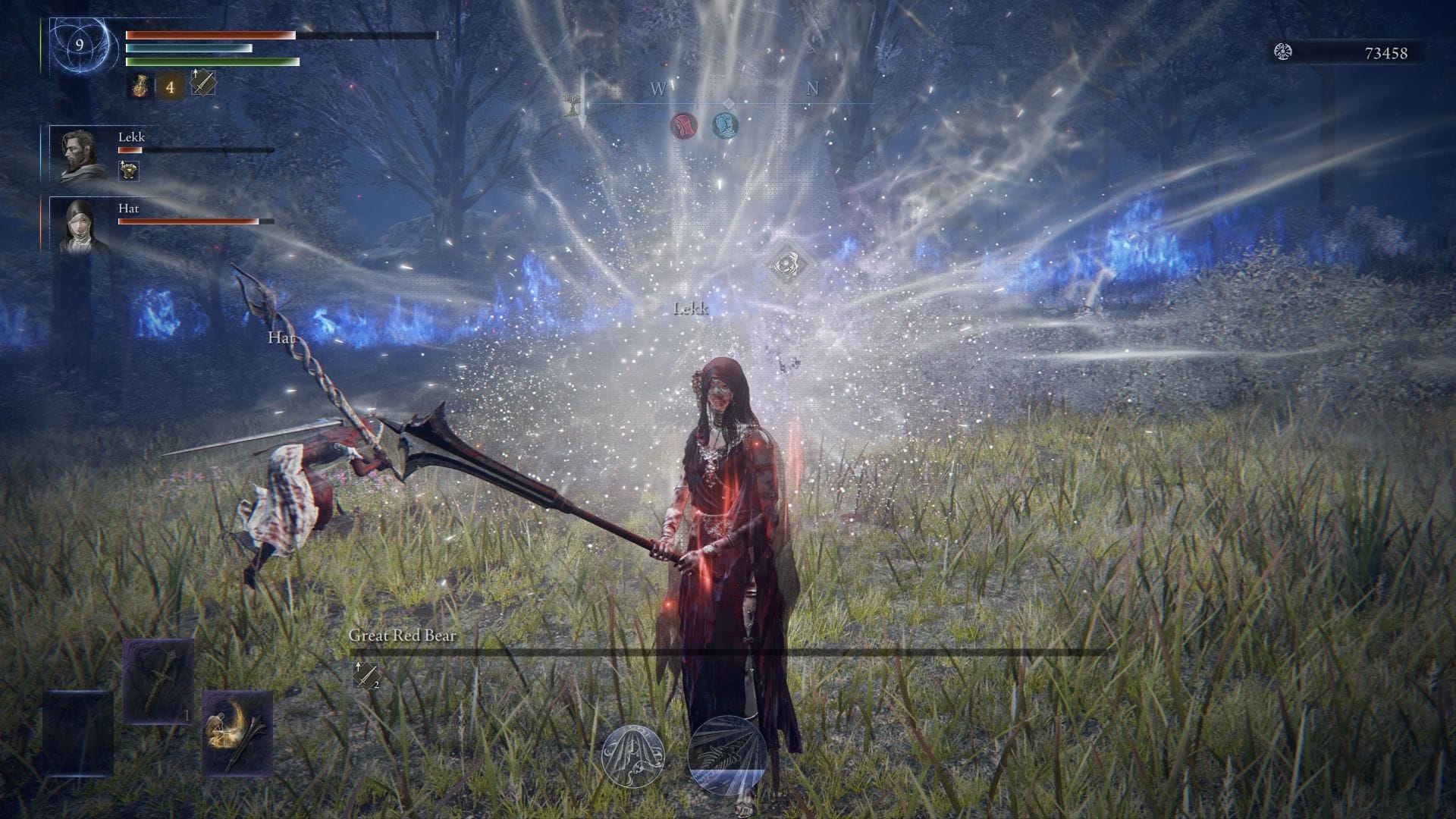Click the Erdtree marker on the compass
The height and width of the screenshot is (819, 1456).
click(x=573, y=103)
